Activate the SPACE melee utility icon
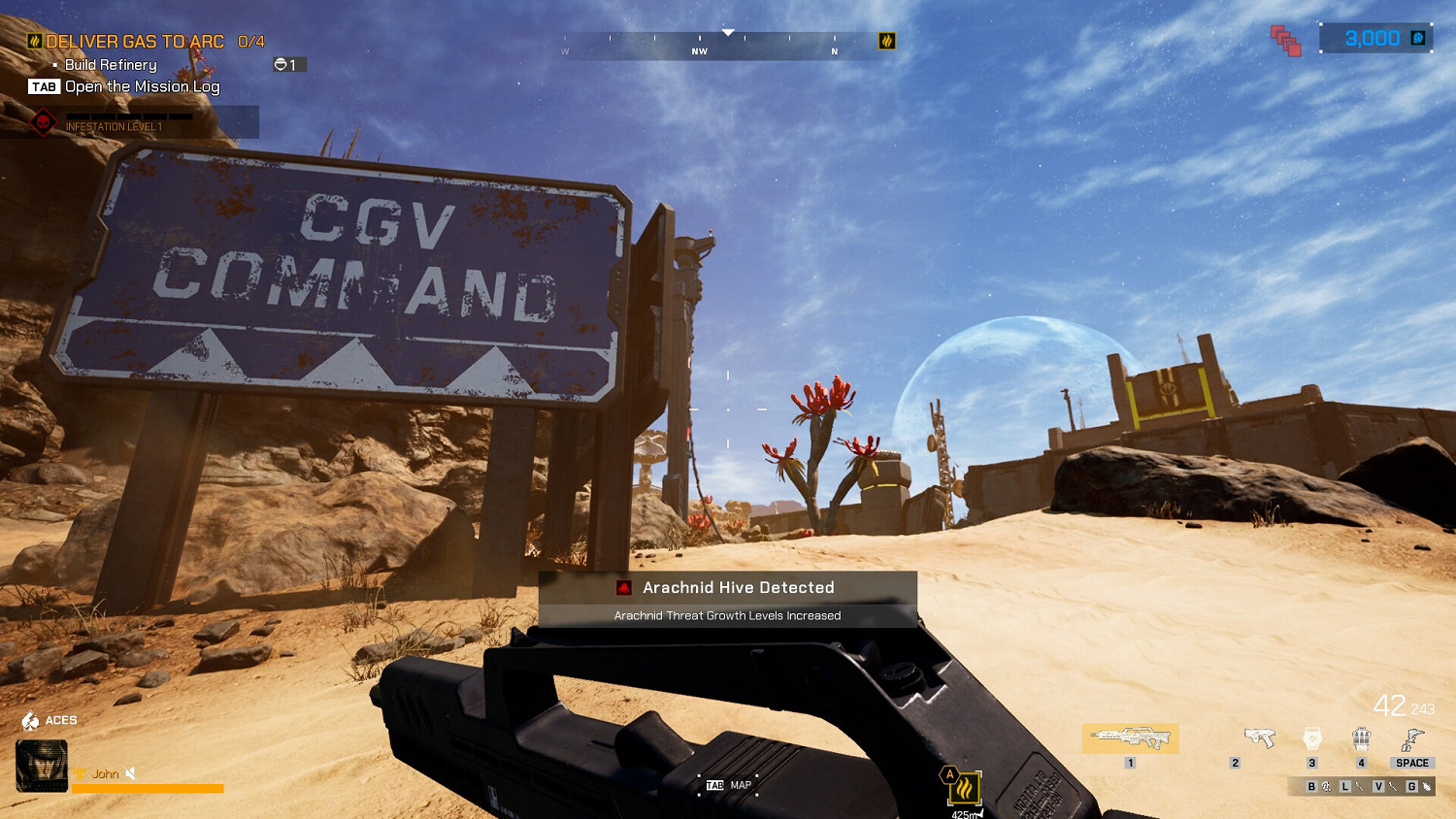Viewport: 1456px width, 819px height. tap(1410, 739)
